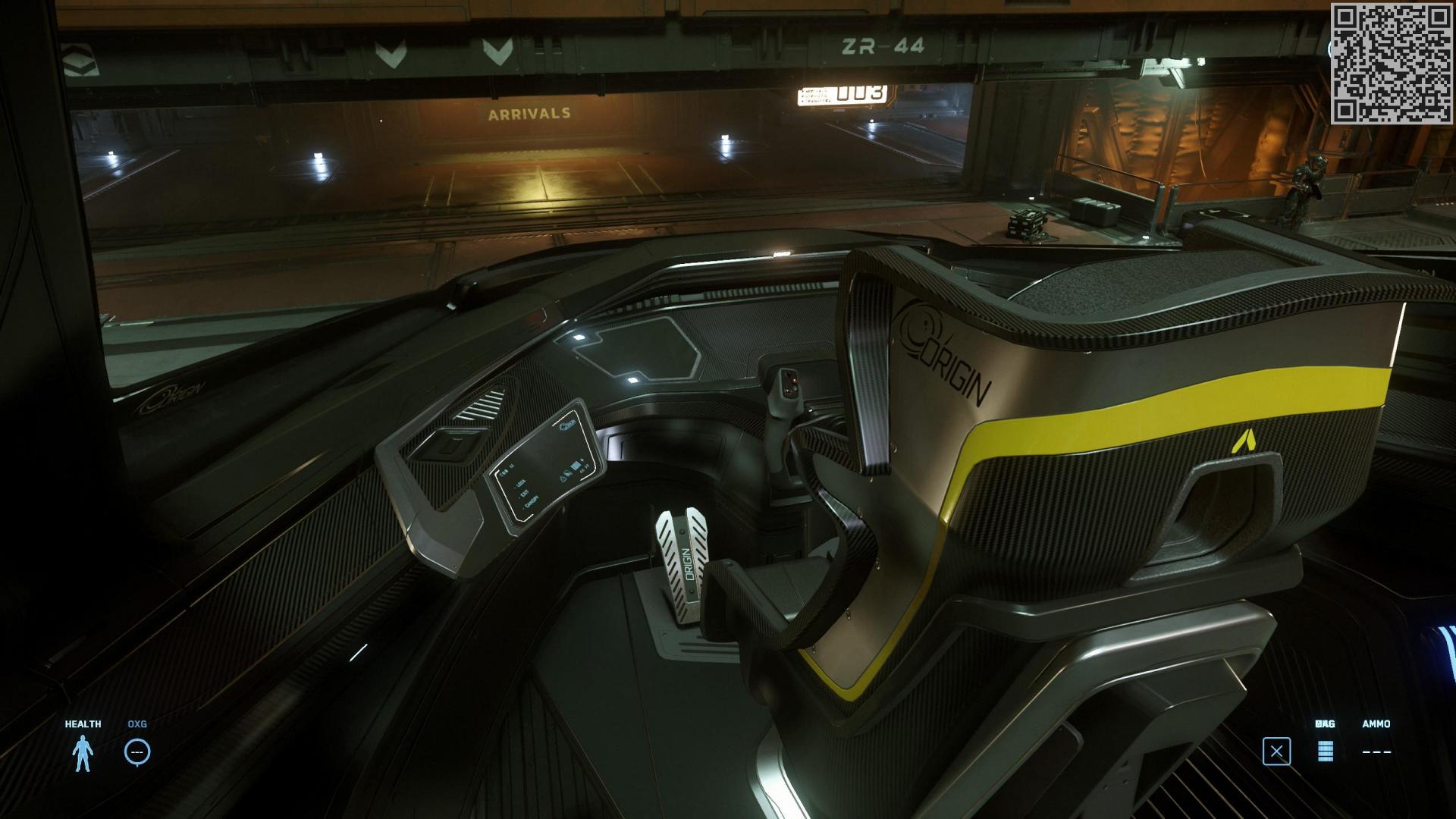Select the ARRIVALS sign in the hangar
The width and height of the screenshot is (1456, 819).
(x=529, y=112)
